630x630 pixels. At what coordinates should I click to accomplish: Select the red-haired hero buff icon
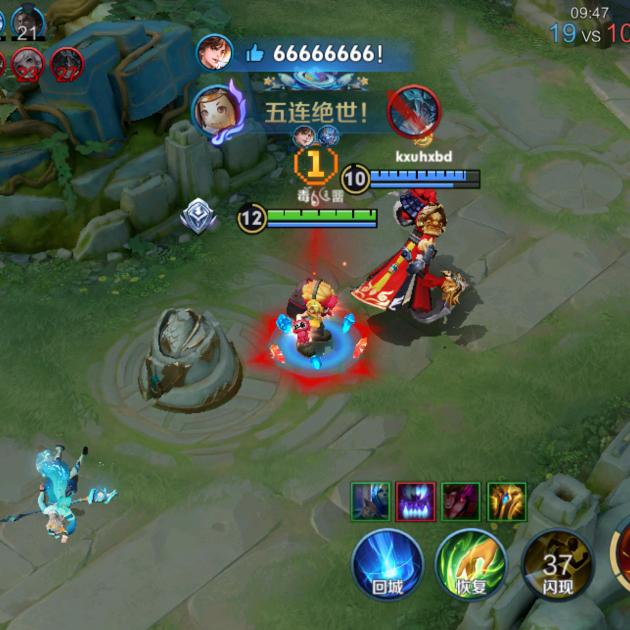461,501
